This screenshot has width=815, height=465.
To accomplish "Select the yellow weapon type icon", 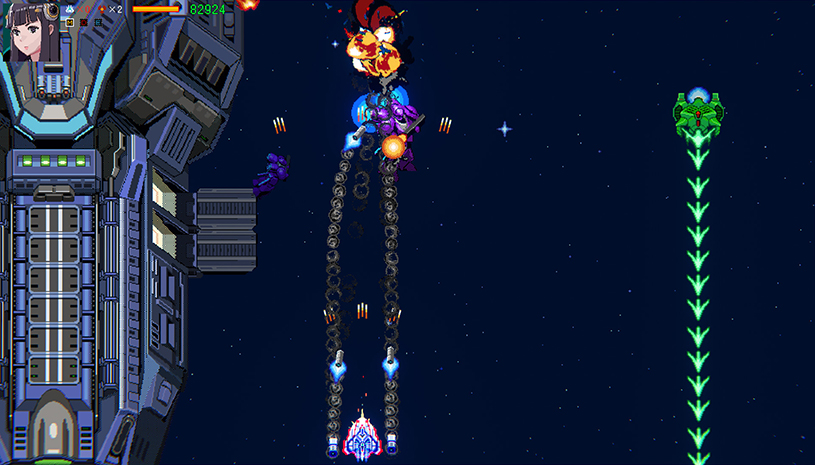I will (70, 22).
